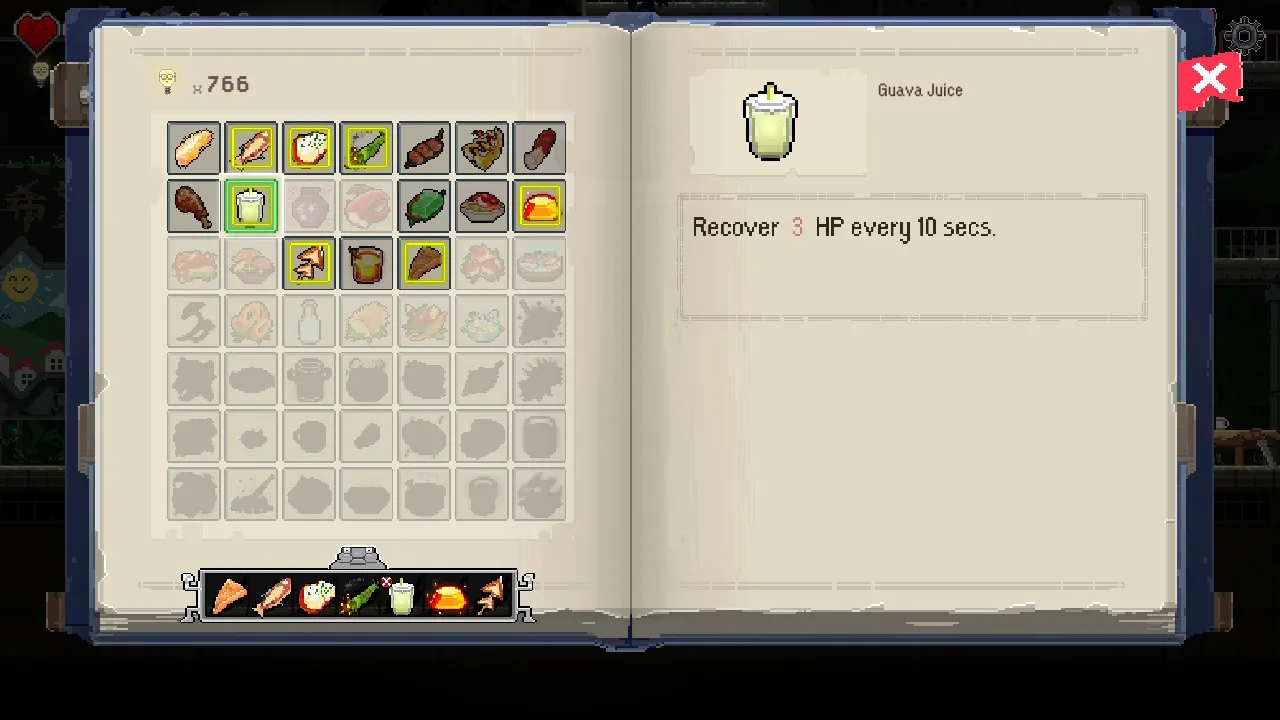Select the highlighted grilled fish item

tap(251, 147)
